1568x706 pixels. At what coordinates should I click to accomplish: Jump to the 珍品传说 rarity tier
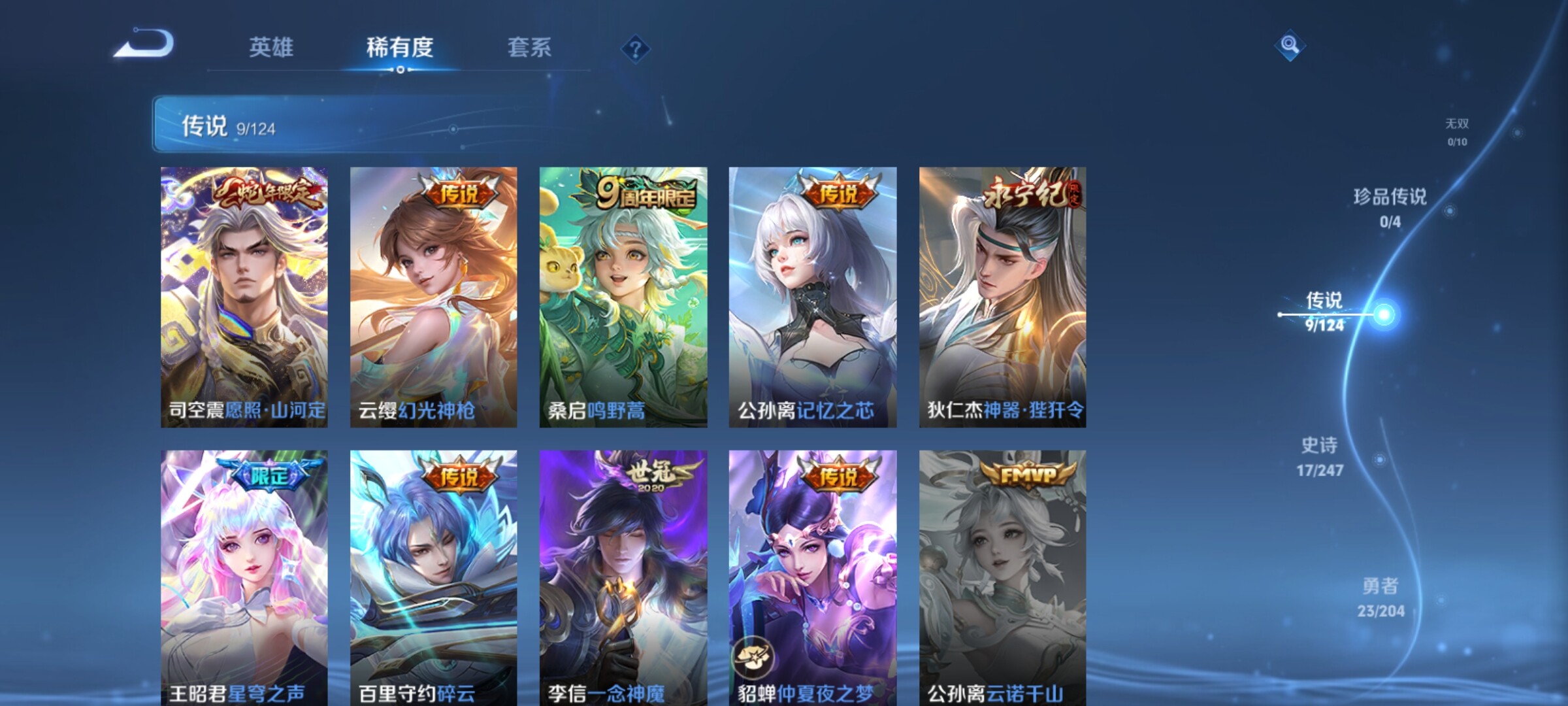click(x=1390, y=207)
